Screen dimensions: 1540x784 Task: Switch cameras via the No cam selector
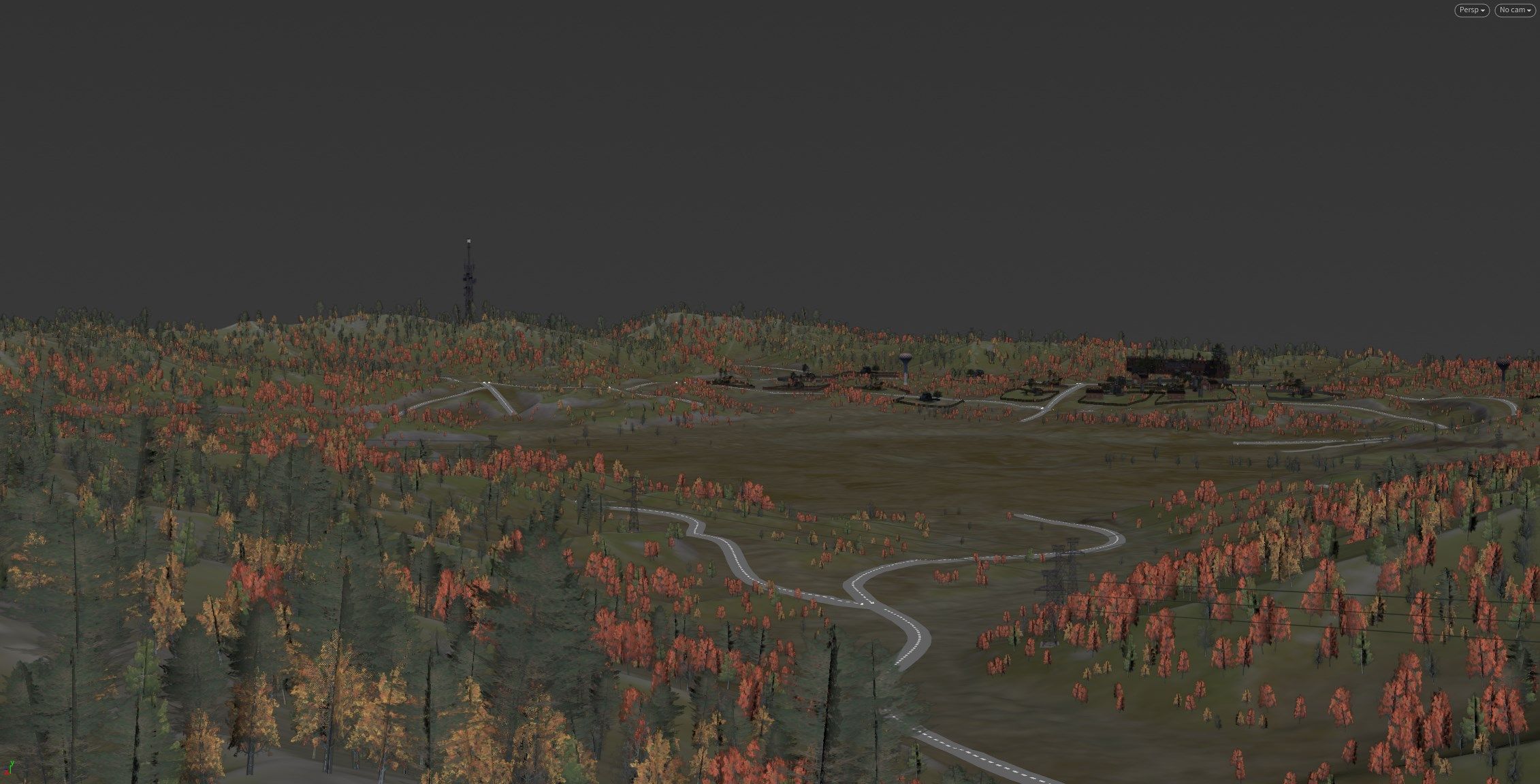1513,10
